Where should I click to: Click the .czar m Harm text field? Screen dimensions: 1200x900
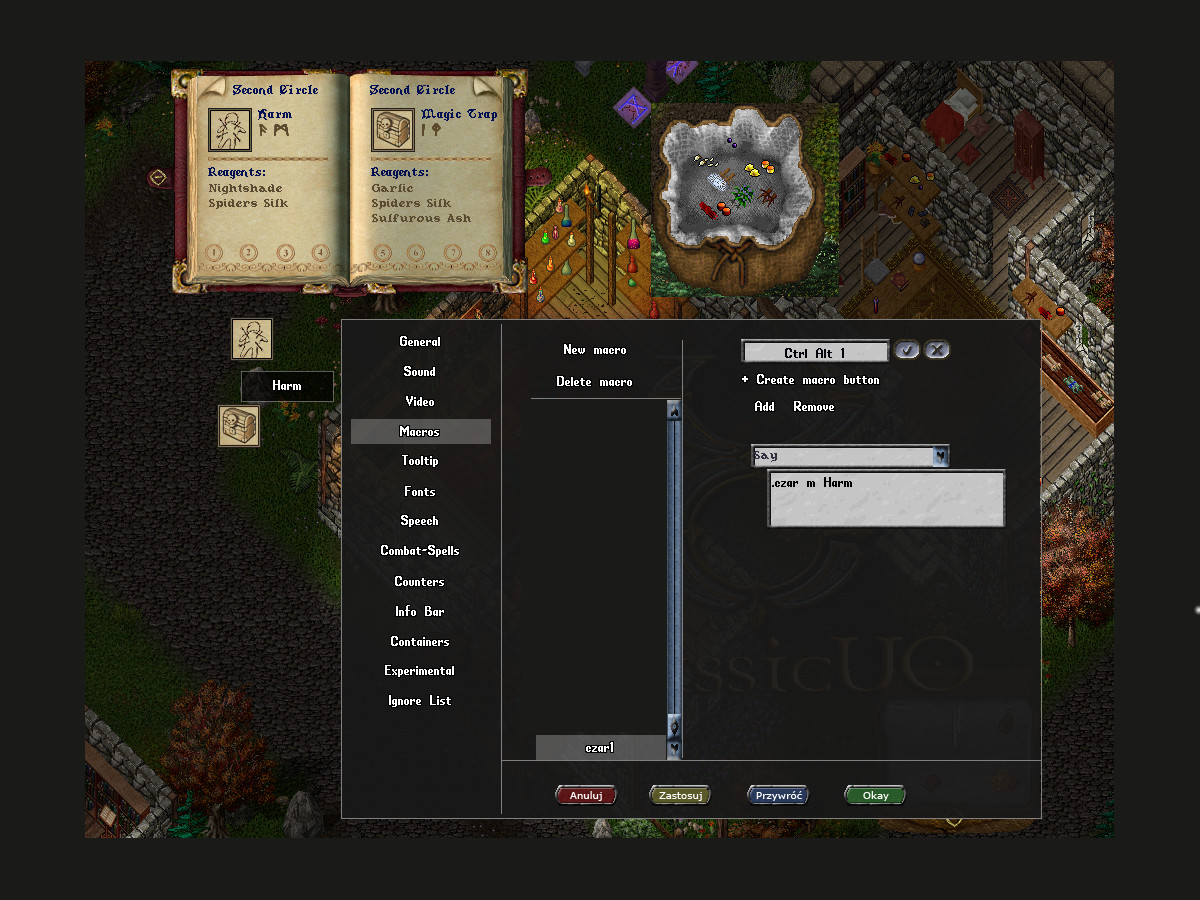click(886, 498)
